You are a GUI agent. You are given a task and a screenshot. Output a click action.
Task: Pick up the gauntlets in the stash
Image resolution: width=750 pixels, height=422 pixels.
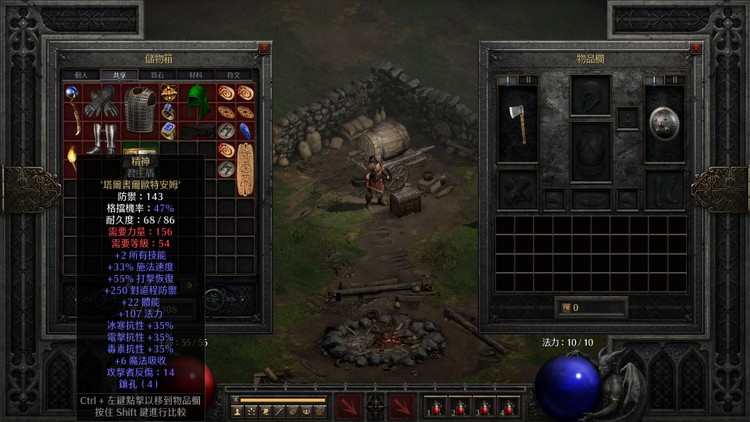(101, 103)
